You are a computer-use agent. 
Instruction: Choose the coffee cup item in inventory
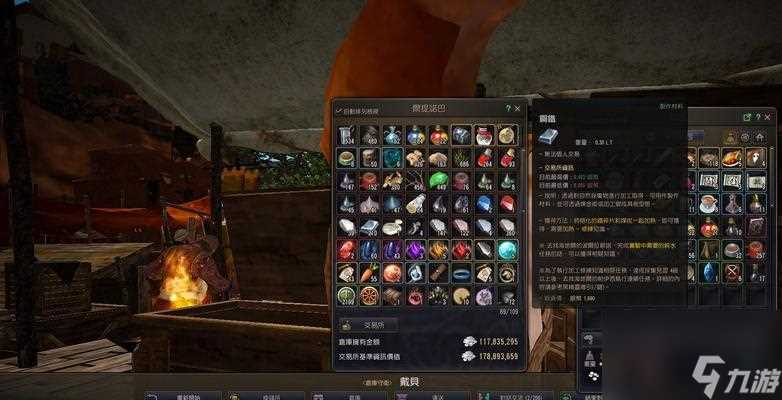pos(709,203)
